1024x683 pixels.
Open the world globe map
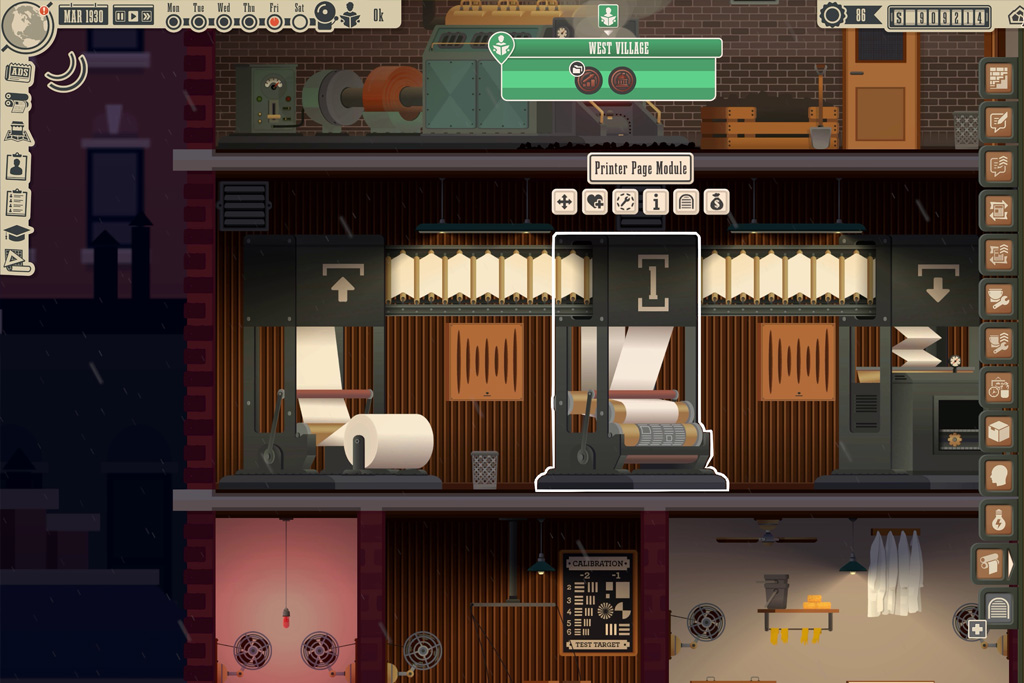point(27,27)
